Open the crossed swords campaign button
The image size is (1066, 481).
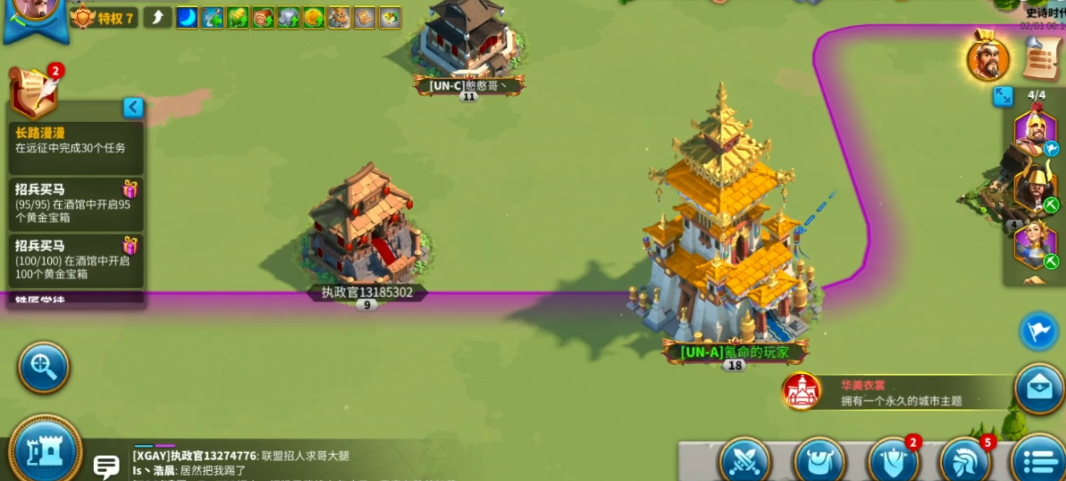tap(745, 461)
